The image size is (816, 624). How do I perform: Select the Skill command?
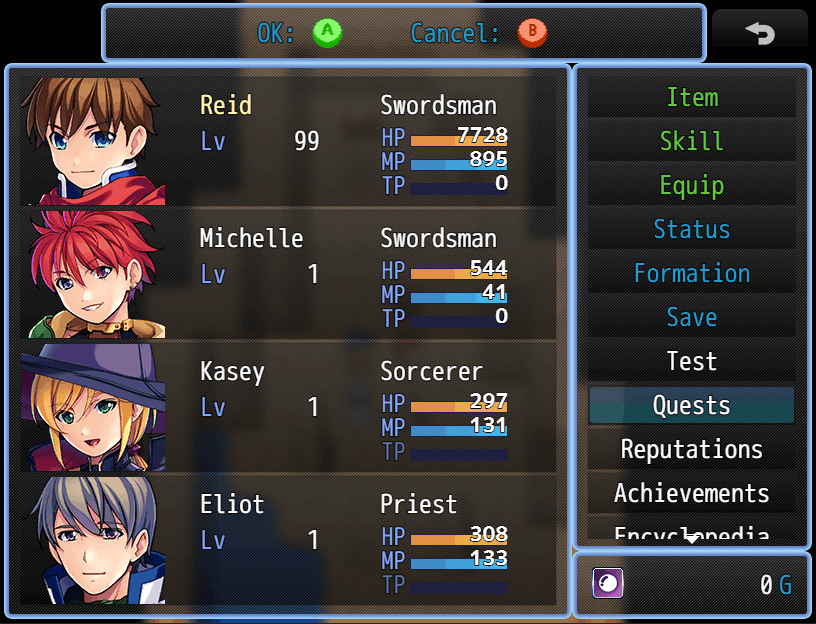691,142
